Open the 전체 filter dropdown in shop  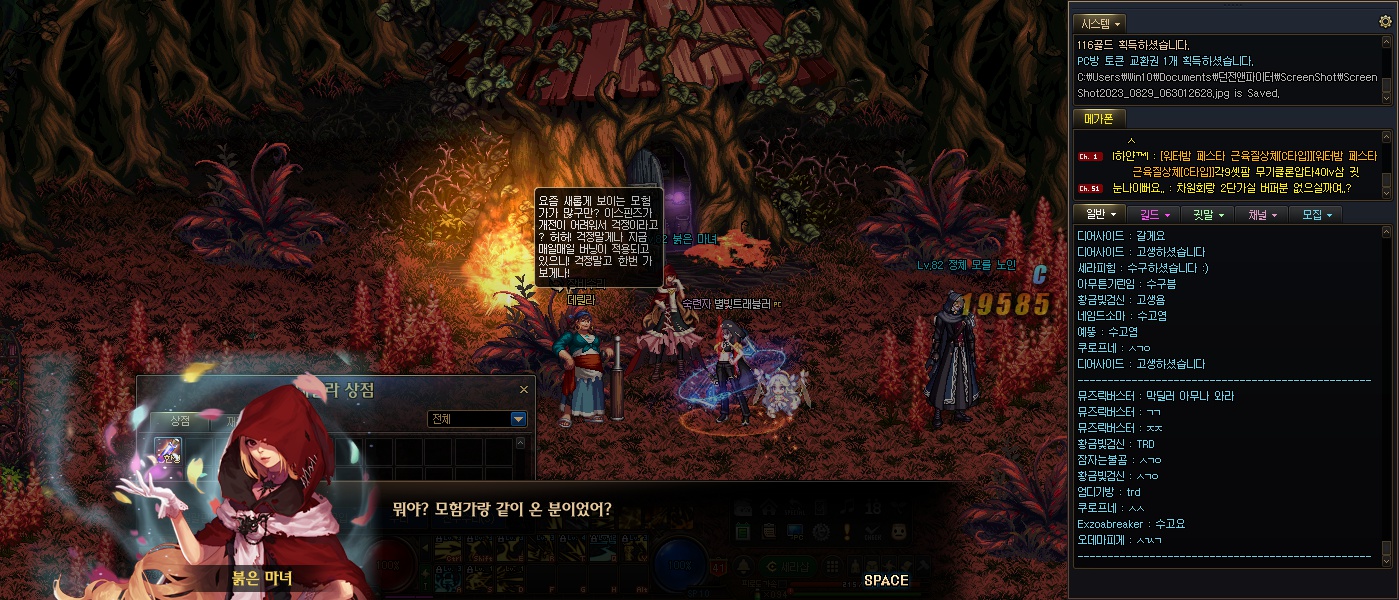click(x=518, y=419)
